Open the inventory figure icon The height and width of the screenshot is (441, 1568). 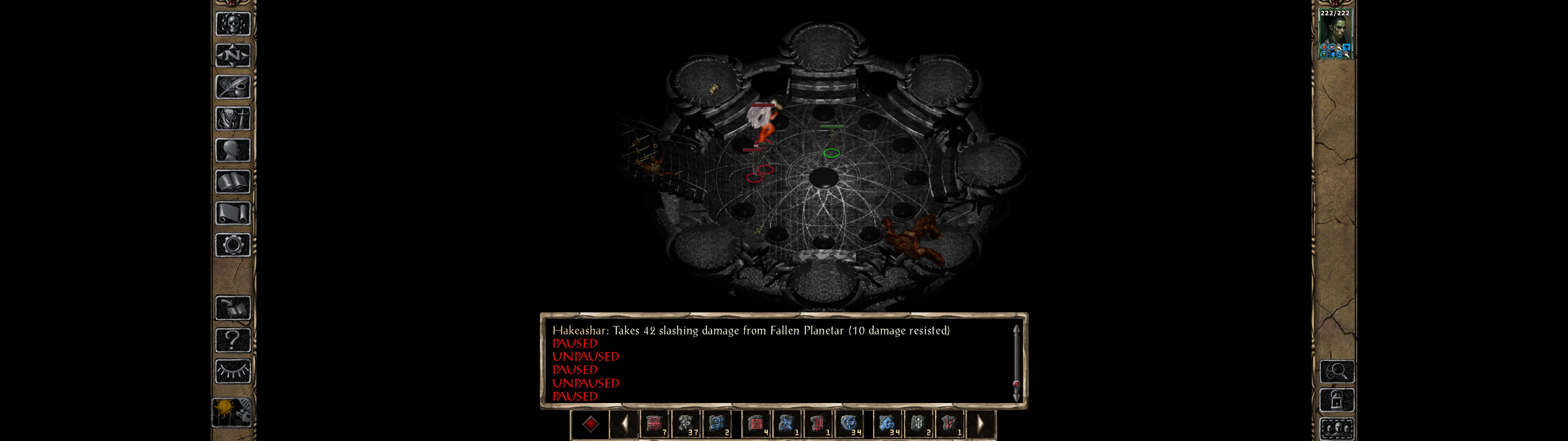coord(233,119)
